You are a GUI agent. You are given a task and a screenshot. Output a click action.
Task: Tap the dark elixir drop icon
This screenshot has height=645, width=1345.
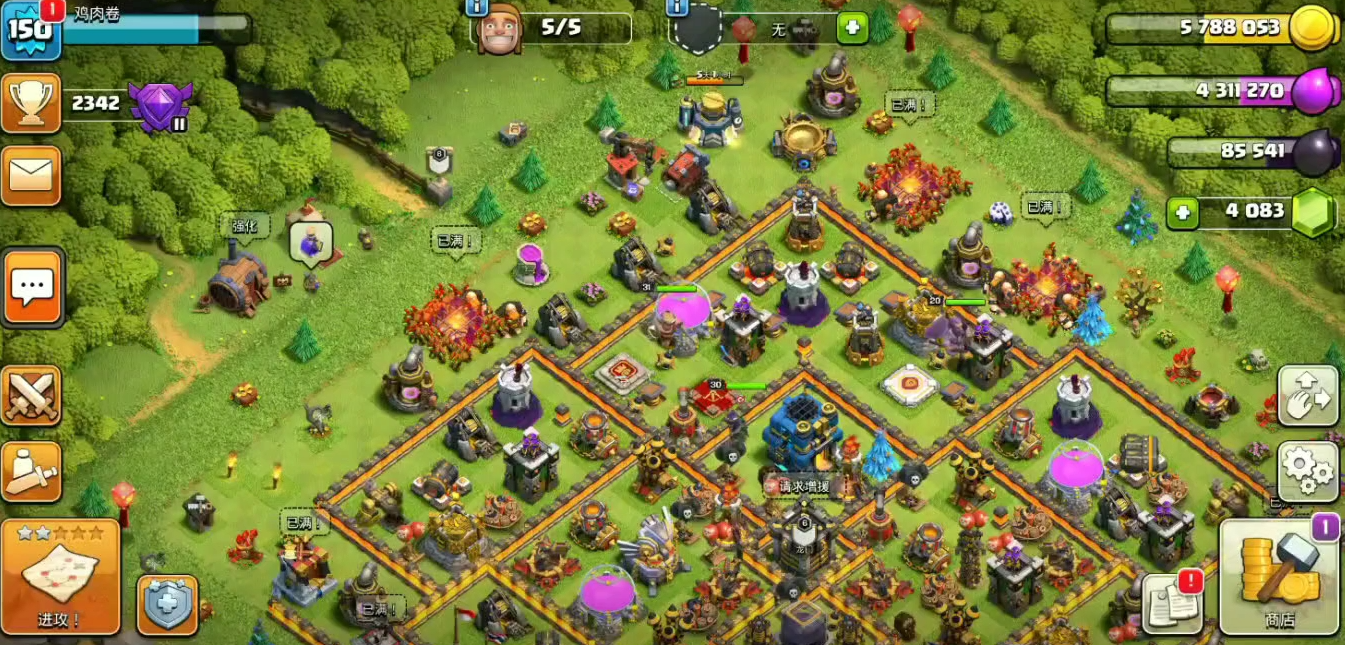pos(1312,152)
